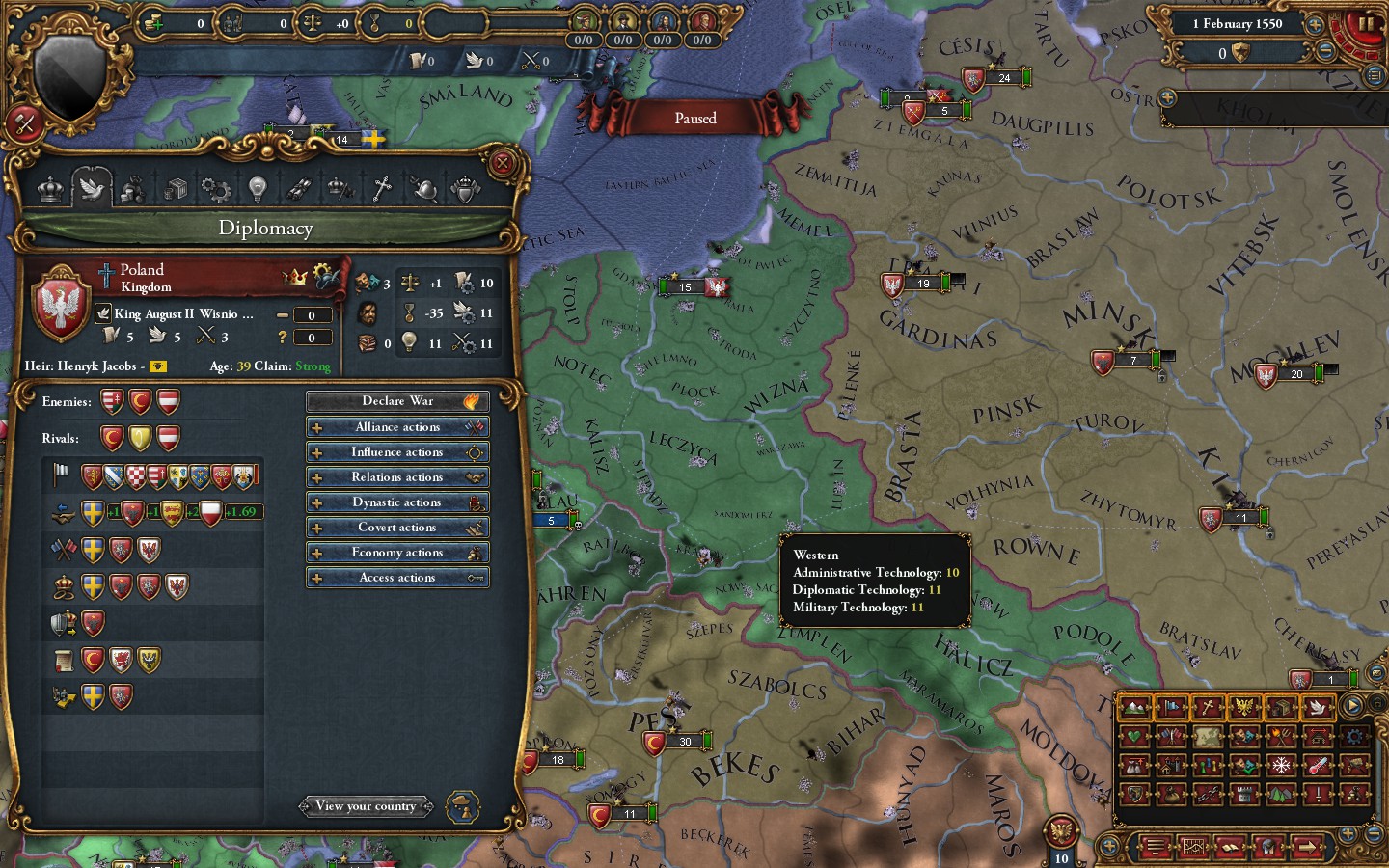Expand the Alliance actions section
1389x868 pixels.
coord(397,426)
